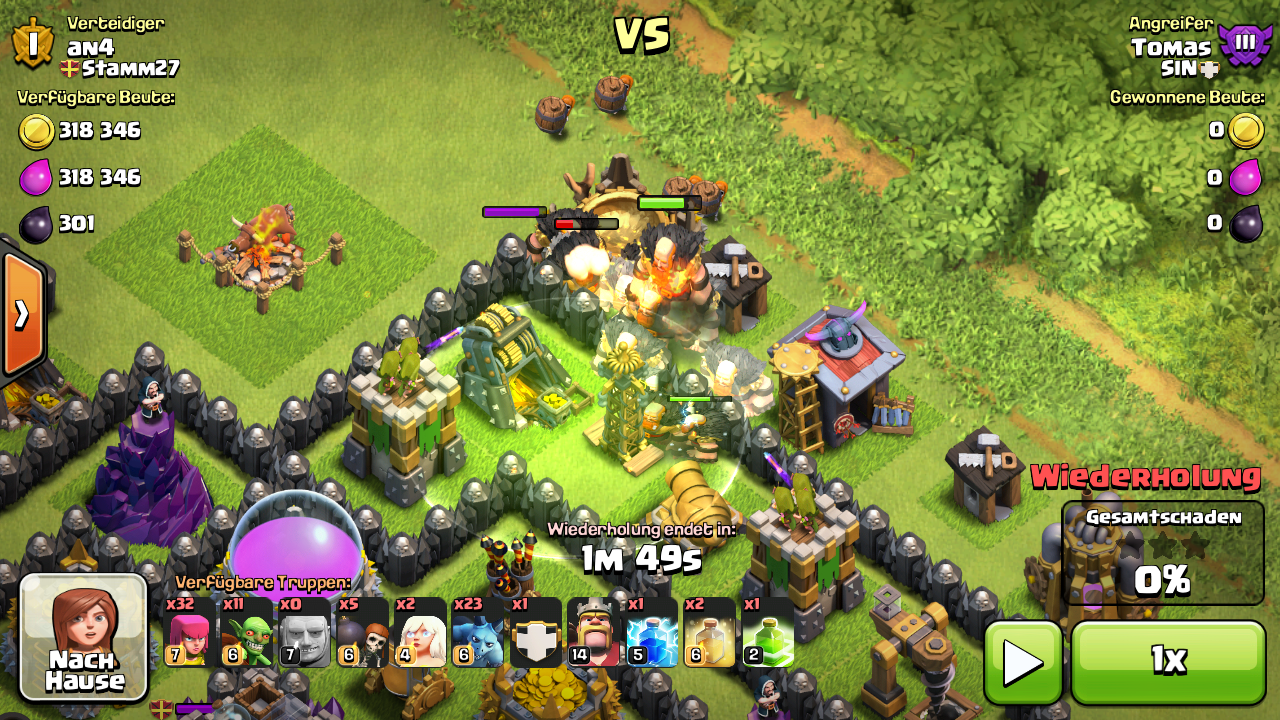
Task: Change replay speed with the 1x button
Action: [x=1167, y=661]
